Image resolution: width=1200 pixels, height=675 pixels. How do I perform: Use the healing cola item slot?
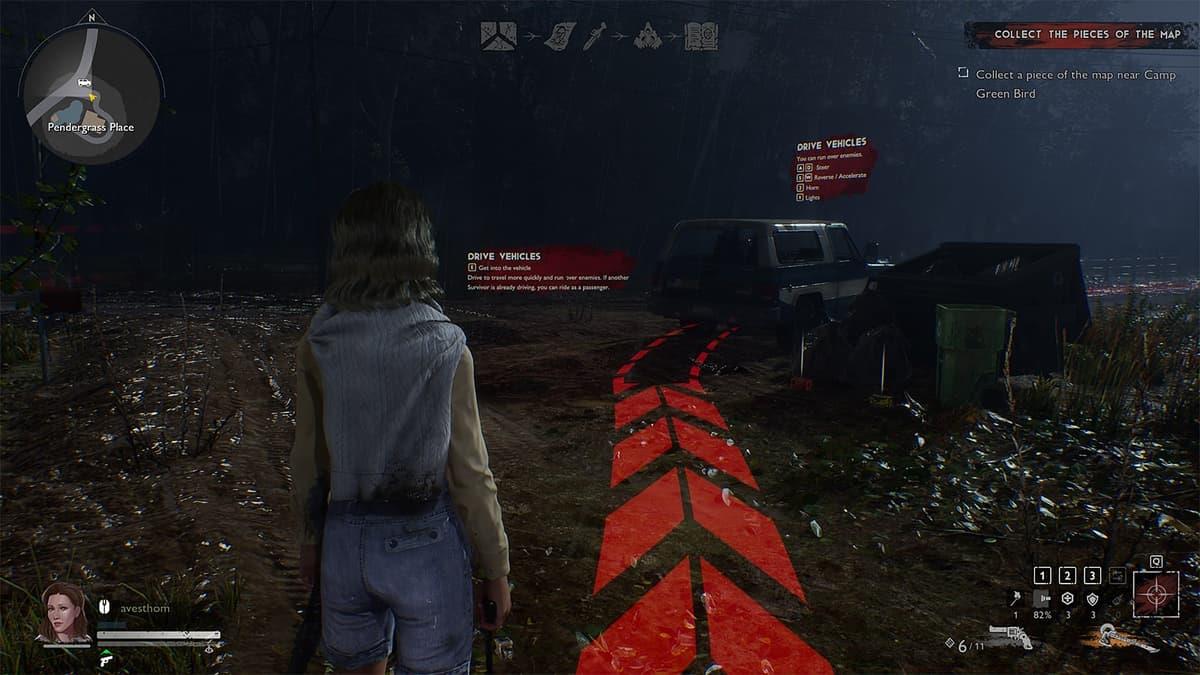tap(1067, 598)
